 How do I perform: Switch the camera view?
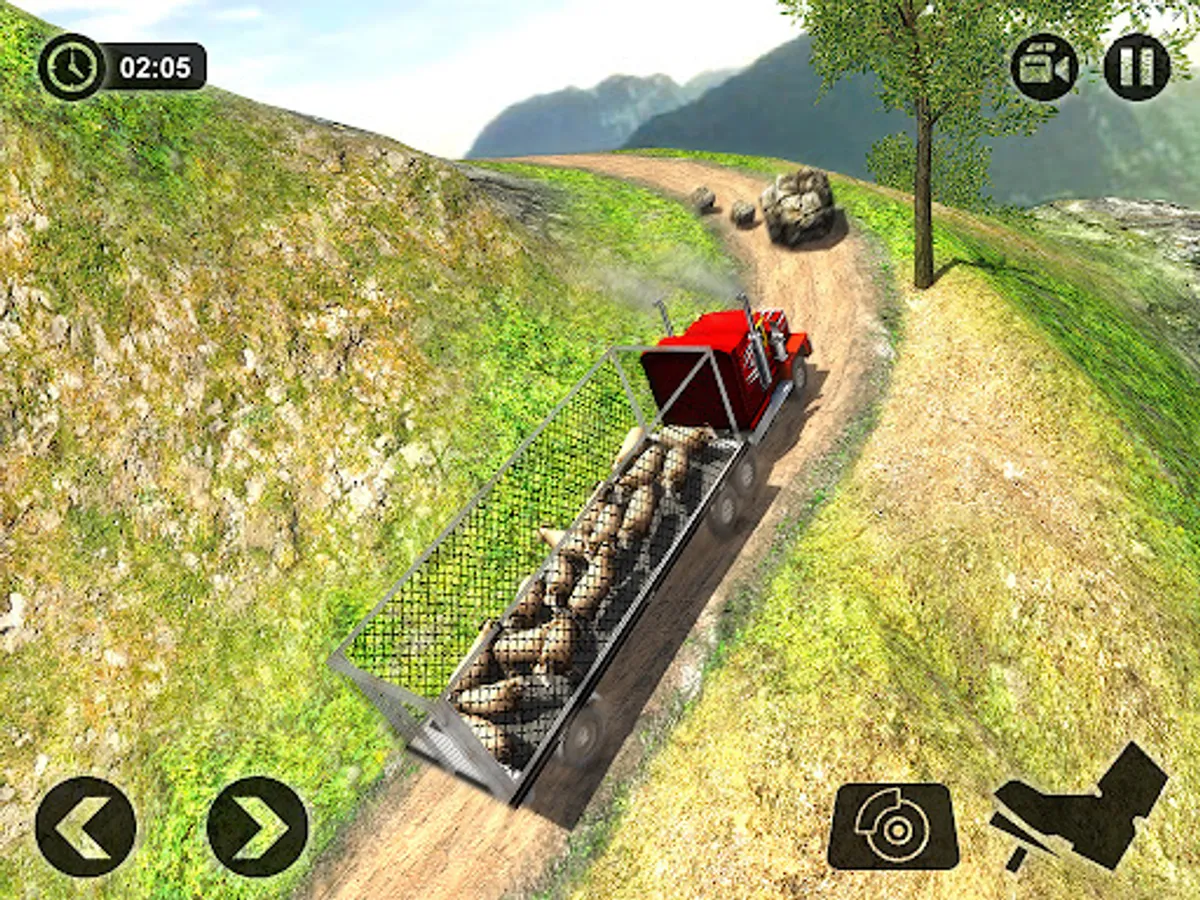(1044, 67)
